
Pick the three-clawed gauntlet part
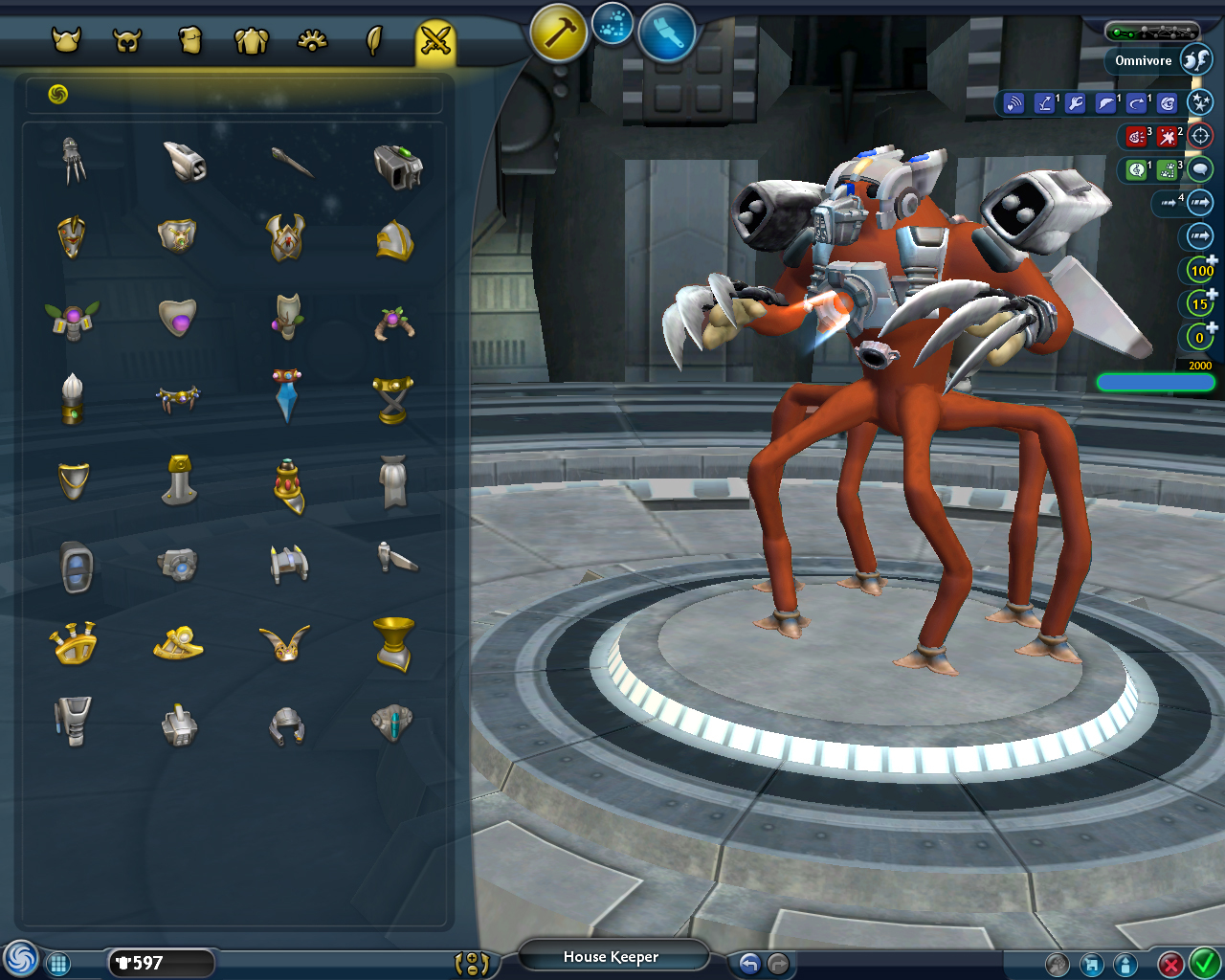pyautogui.click(x=74, y=160)
